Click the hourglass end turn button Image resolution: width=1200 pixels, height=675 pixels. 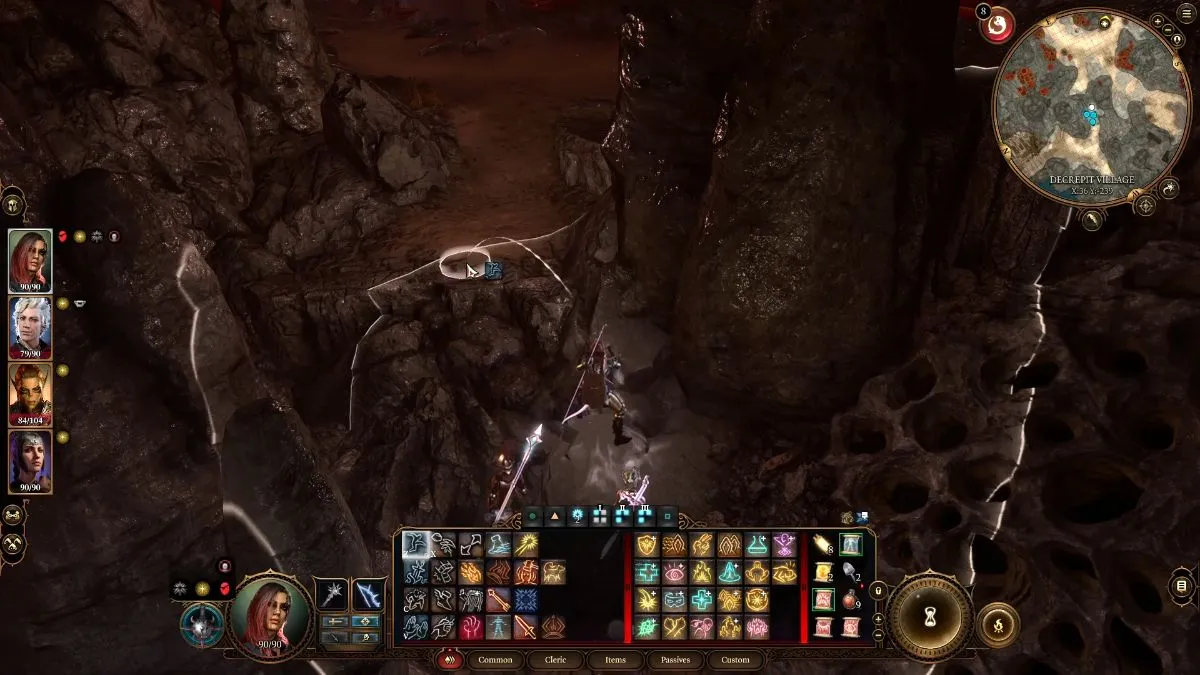(930, 613)
